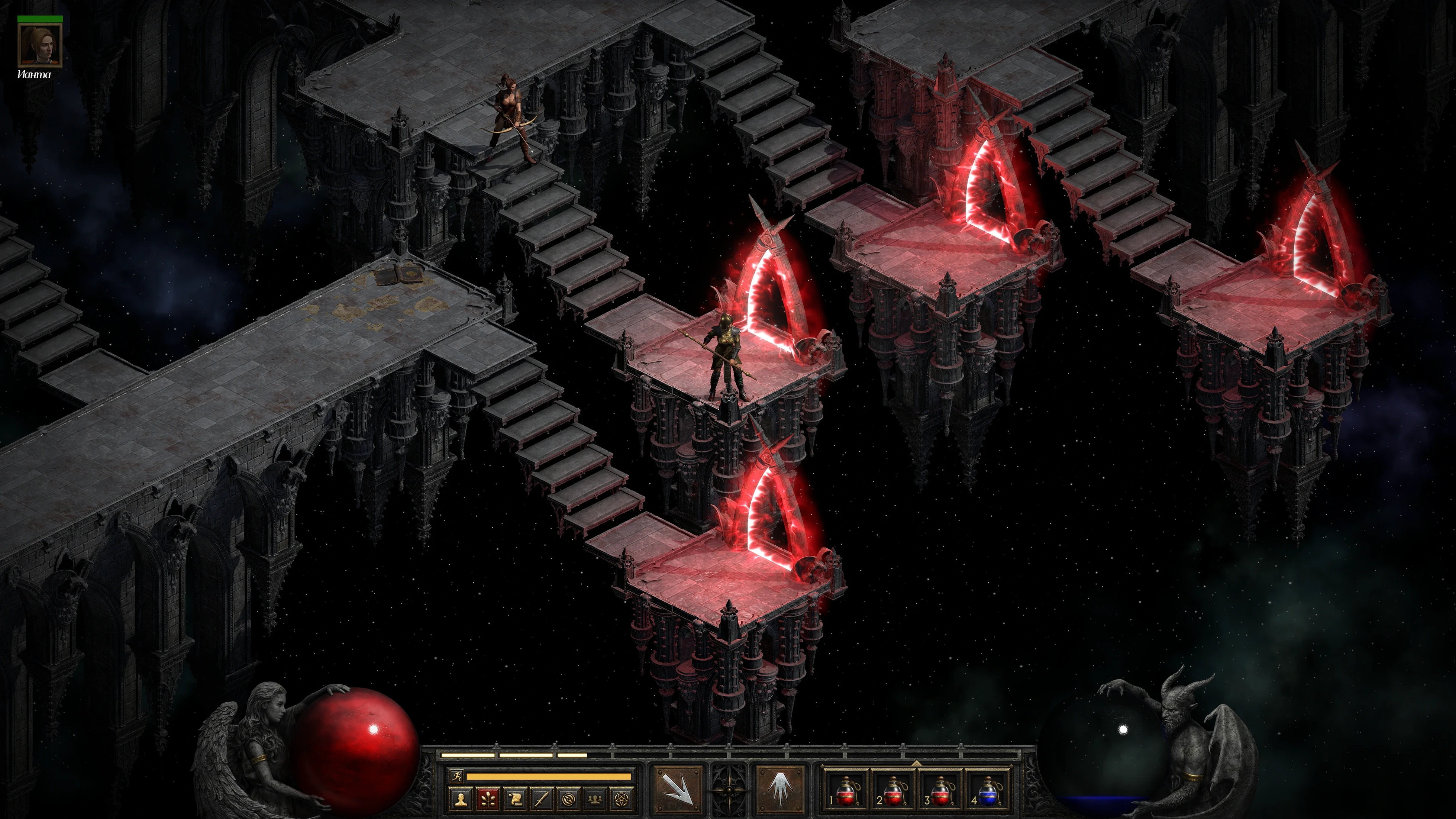Viewport: 1456px width, 819px height.
Task: Open the quest log scroll icon
Action: 515,799
